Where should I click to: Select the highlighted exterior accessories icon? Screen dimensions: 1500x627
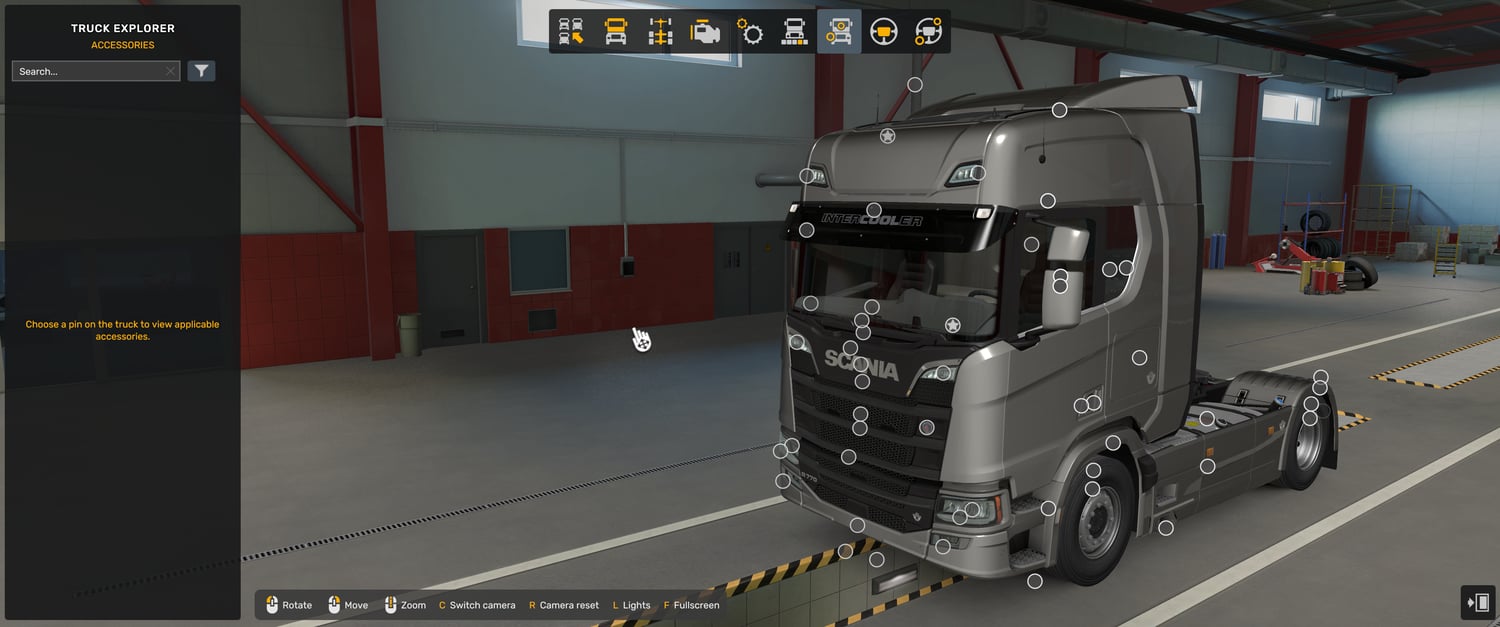coord(838,32)
